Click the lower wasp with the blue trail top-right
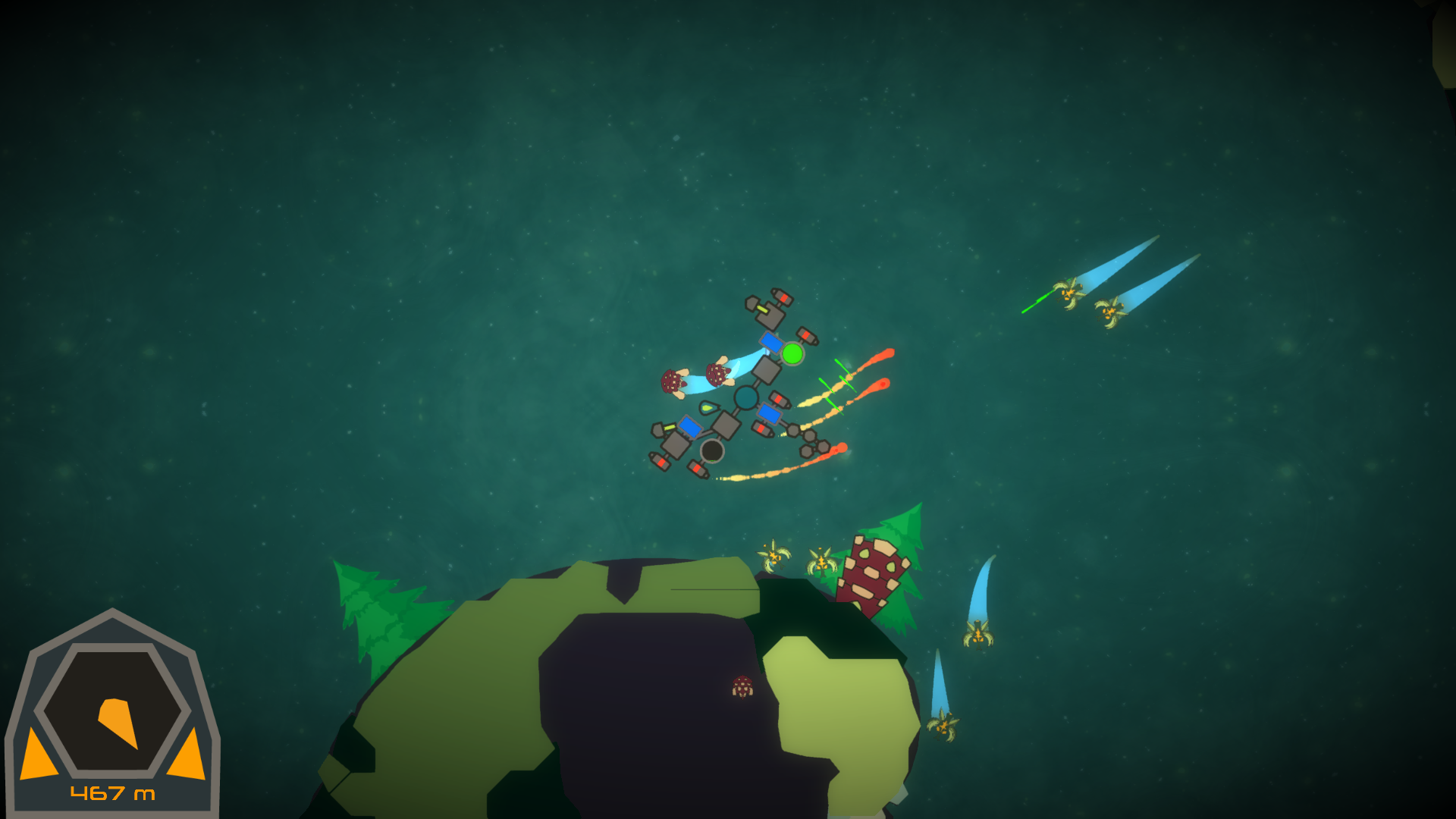This screenshot has height=819, width=1456. pos(1109,311)
